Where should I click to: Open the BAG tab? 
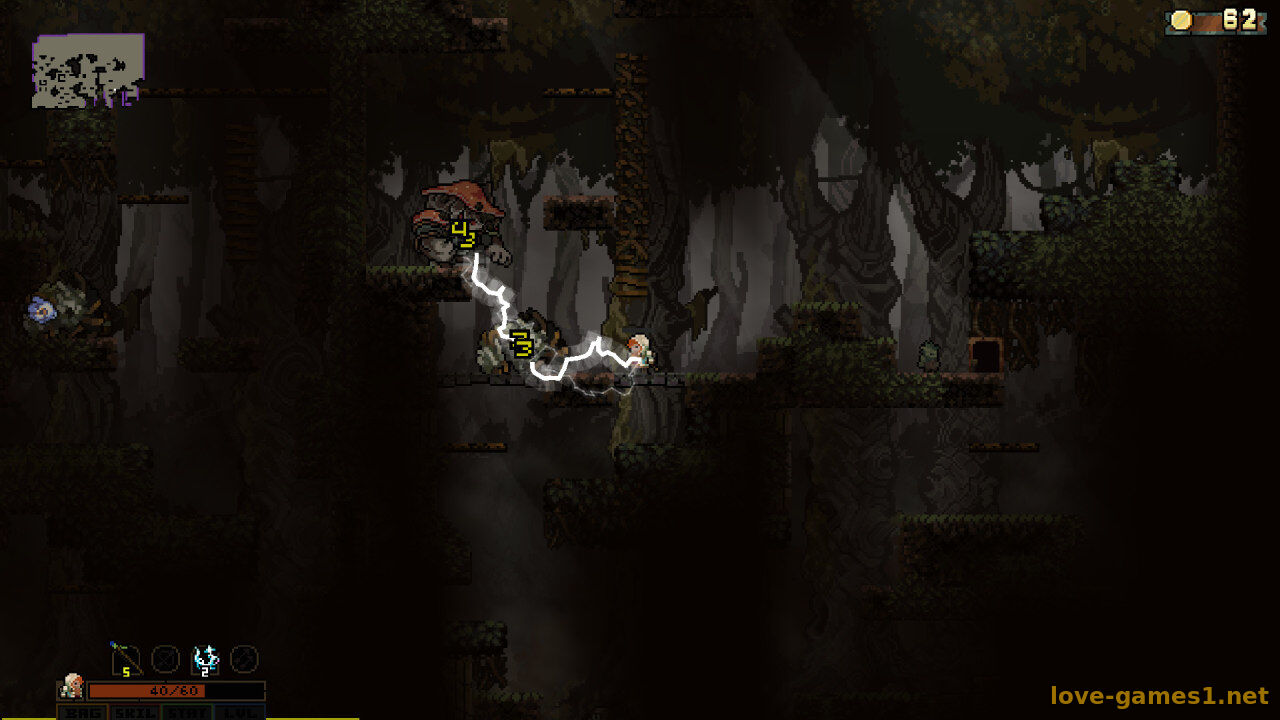[x=83, y=712]
